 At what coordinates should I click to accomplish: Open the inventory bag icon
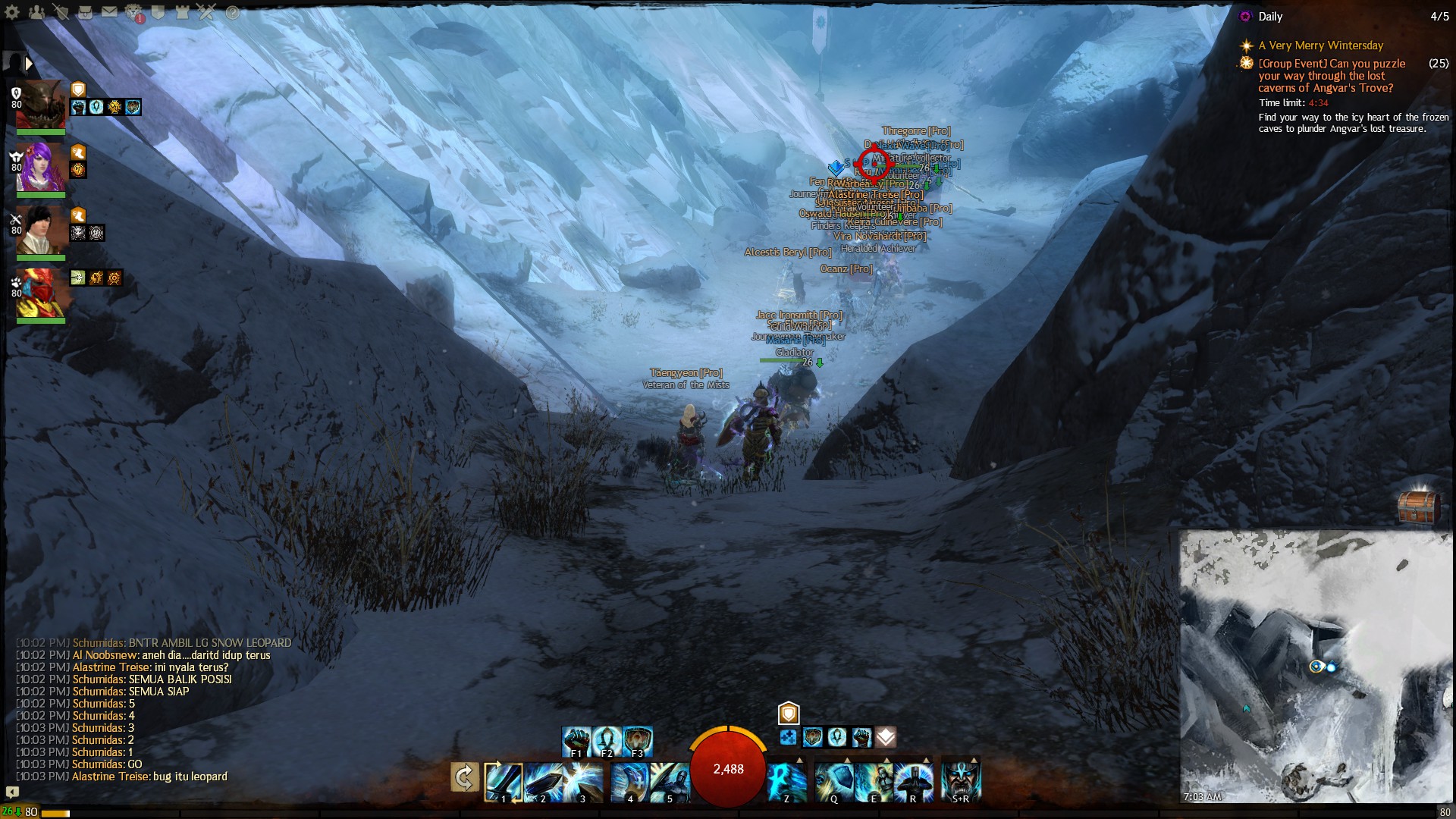[x=85, y=12]
